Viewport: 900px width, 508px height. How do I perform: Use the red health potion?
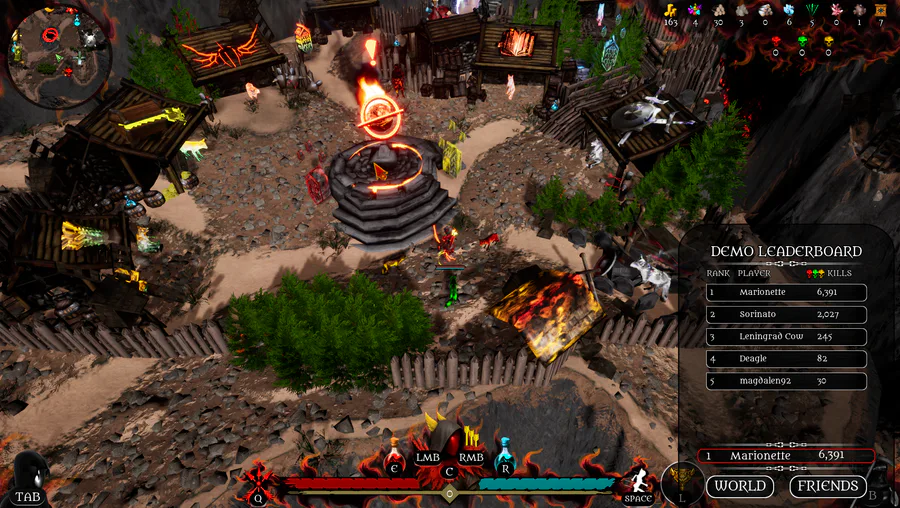[x=394, y=458]
